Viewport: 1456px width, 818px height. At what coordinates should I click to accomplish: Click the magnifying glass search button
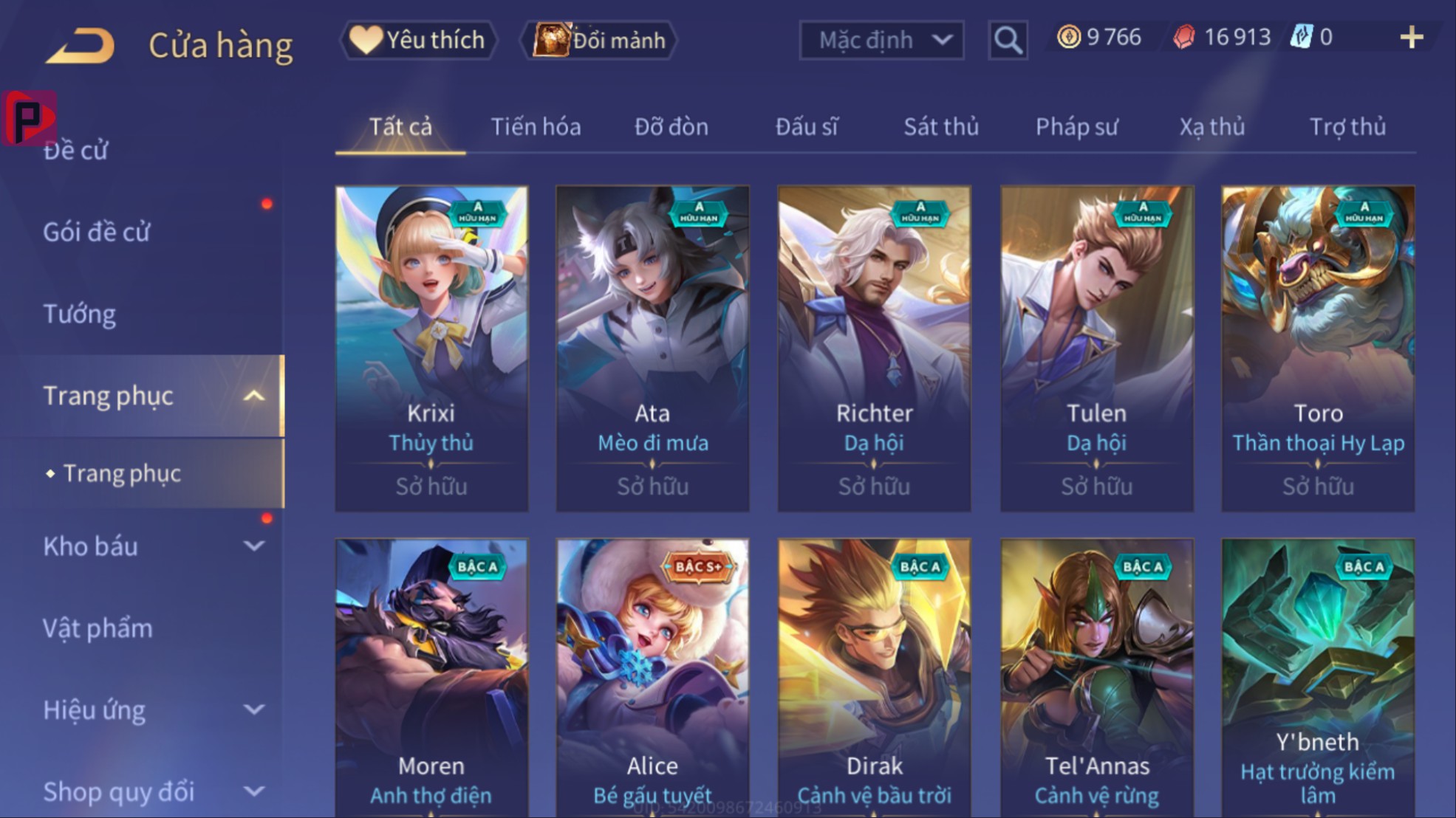1008,40
